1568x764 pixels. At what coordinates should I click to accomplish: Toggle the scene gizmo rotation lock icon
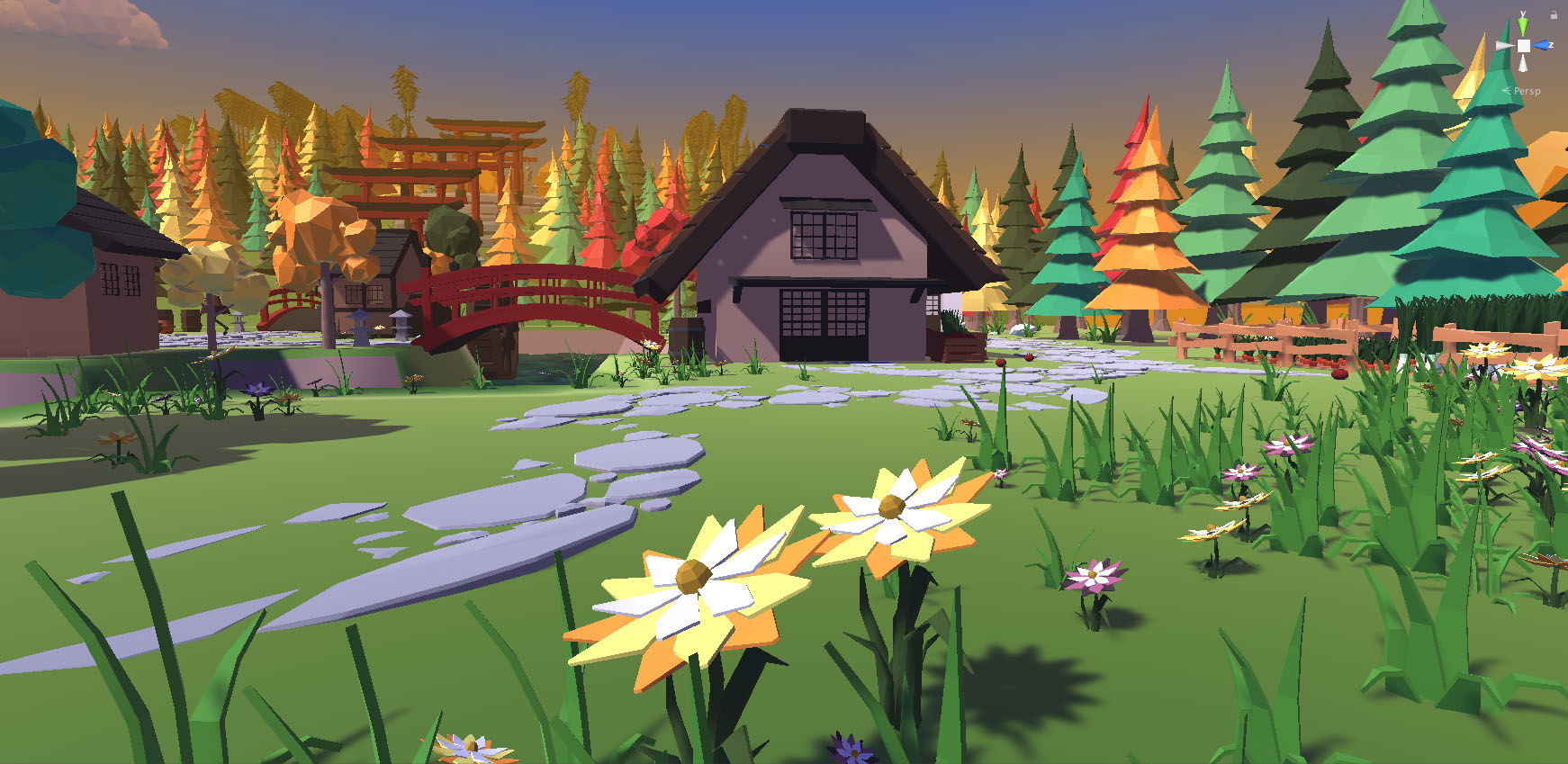[x=1554, y=14]
